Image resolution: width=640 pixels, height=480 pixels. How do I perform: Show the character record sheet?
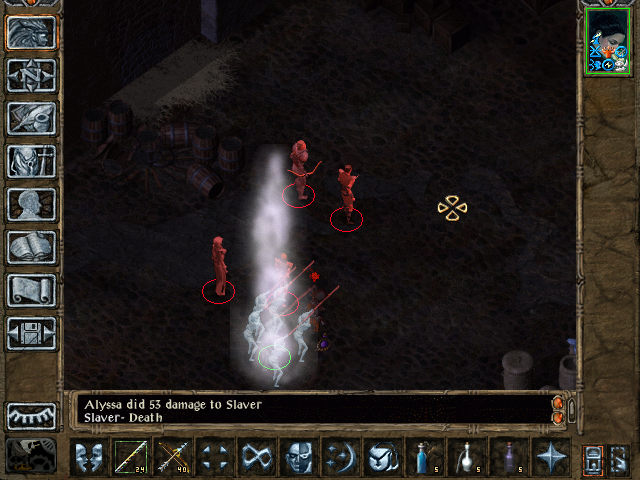(x=31, y=204)
